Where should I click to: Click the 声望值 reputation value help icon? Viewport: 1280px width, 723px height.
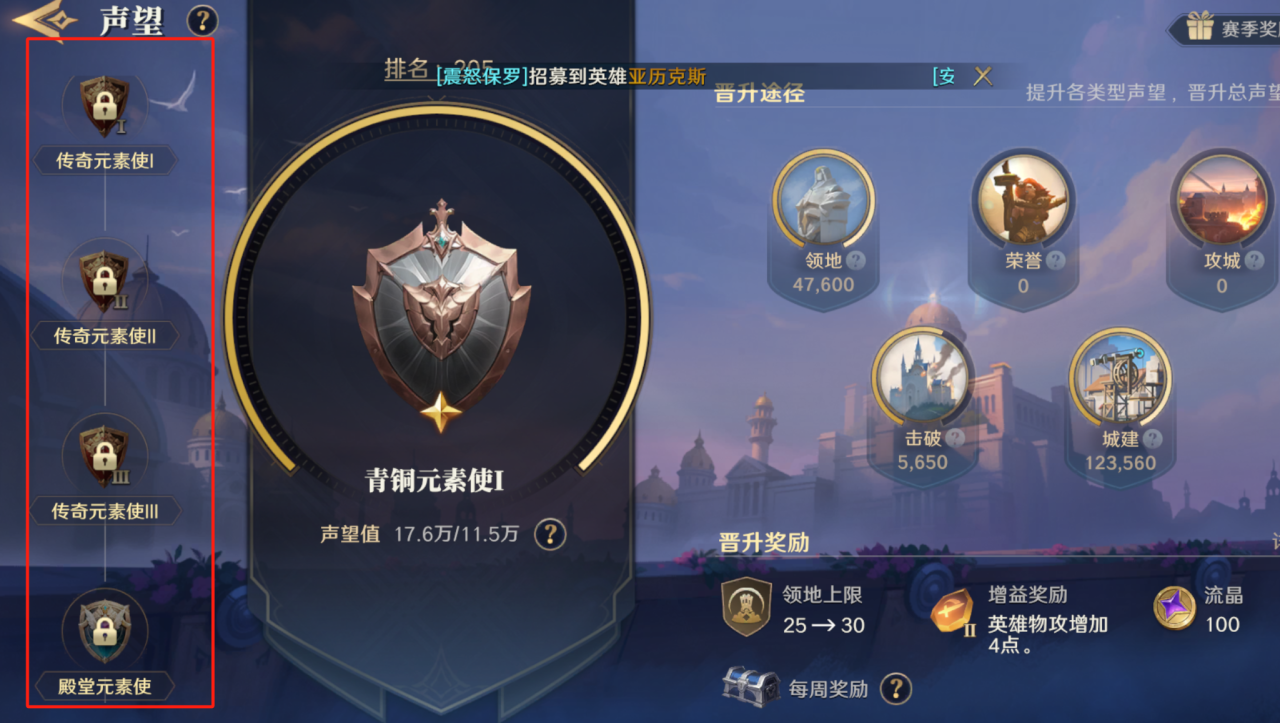tap(549, 534)
